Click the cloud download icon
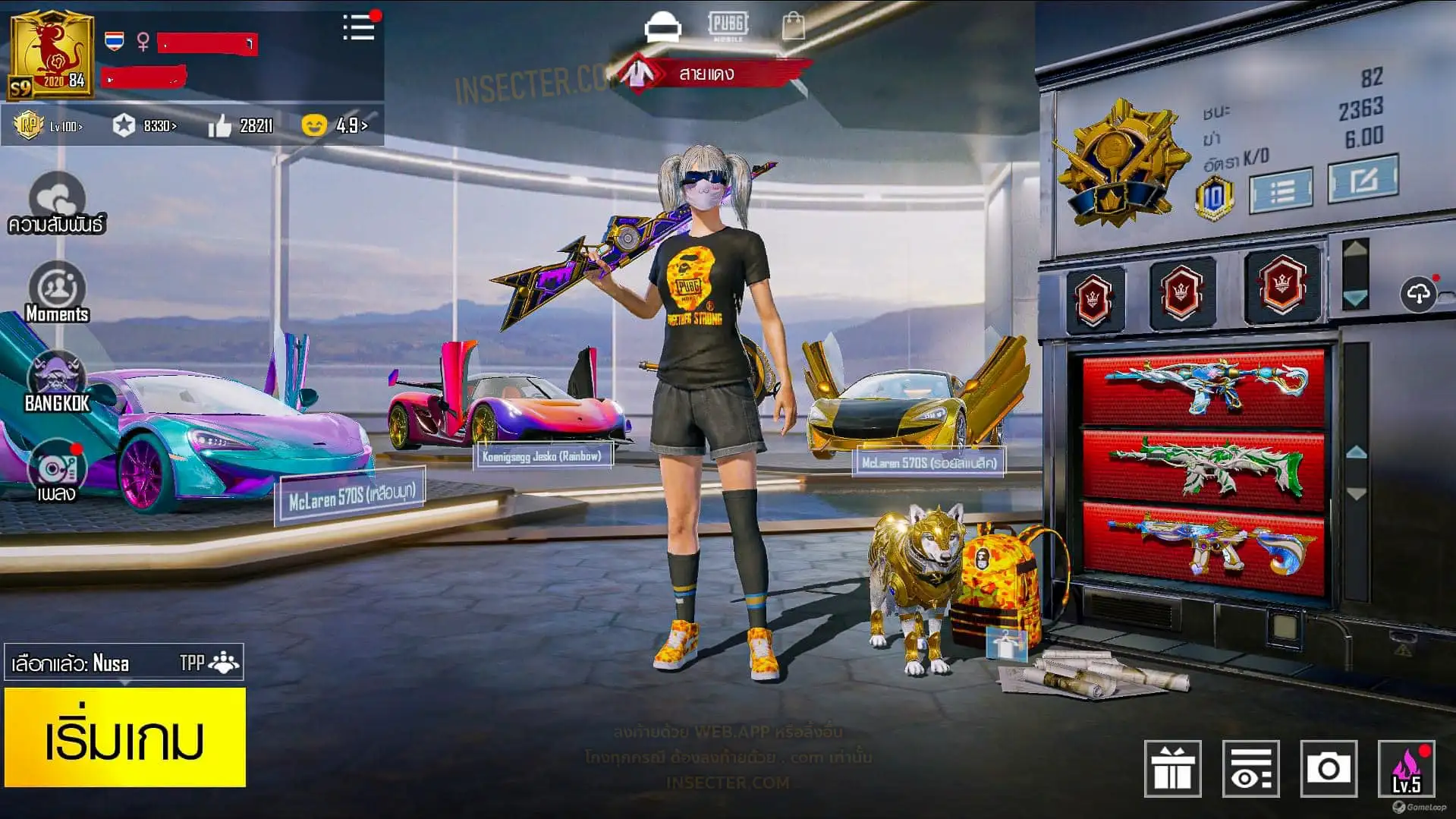This screenshot has width=1456, height=819. (x=1418, y=294)
